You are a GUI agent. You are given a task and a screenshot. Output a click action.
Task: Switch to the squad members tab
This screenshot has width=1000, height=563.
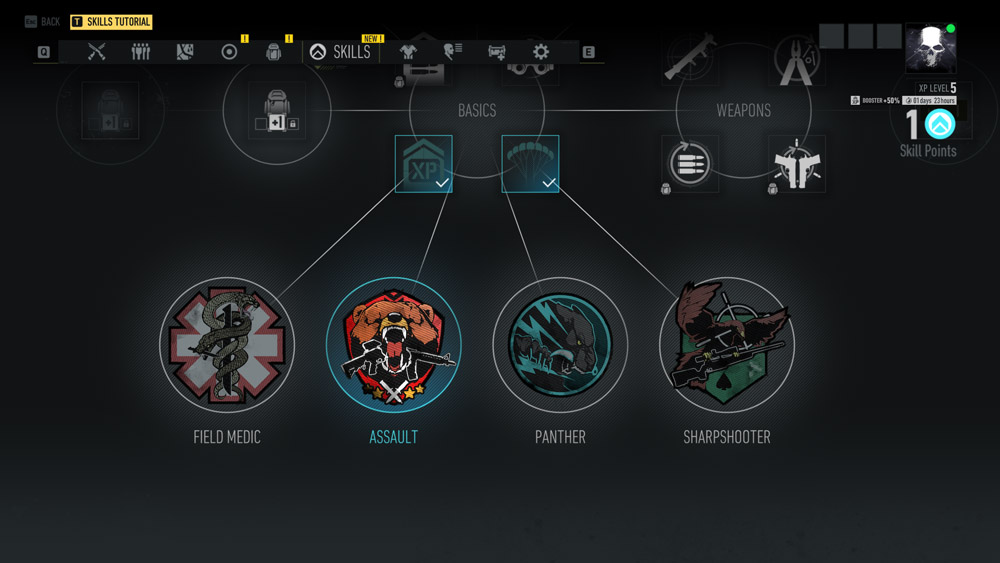tap(141, 52)
